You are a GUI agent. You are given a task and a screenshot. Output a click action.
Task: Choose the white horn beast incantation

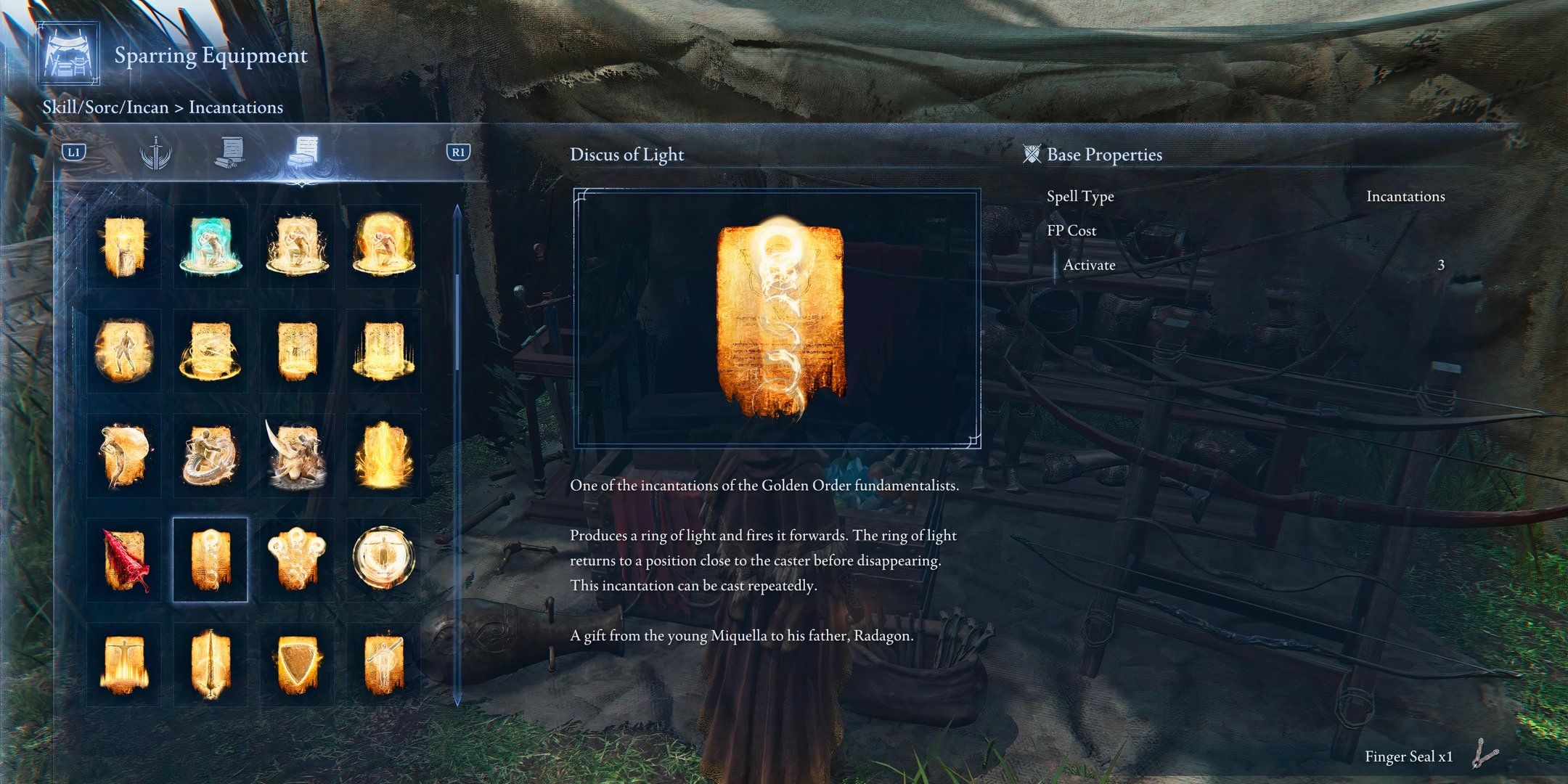pyautogui.click(x=296, y=455)
